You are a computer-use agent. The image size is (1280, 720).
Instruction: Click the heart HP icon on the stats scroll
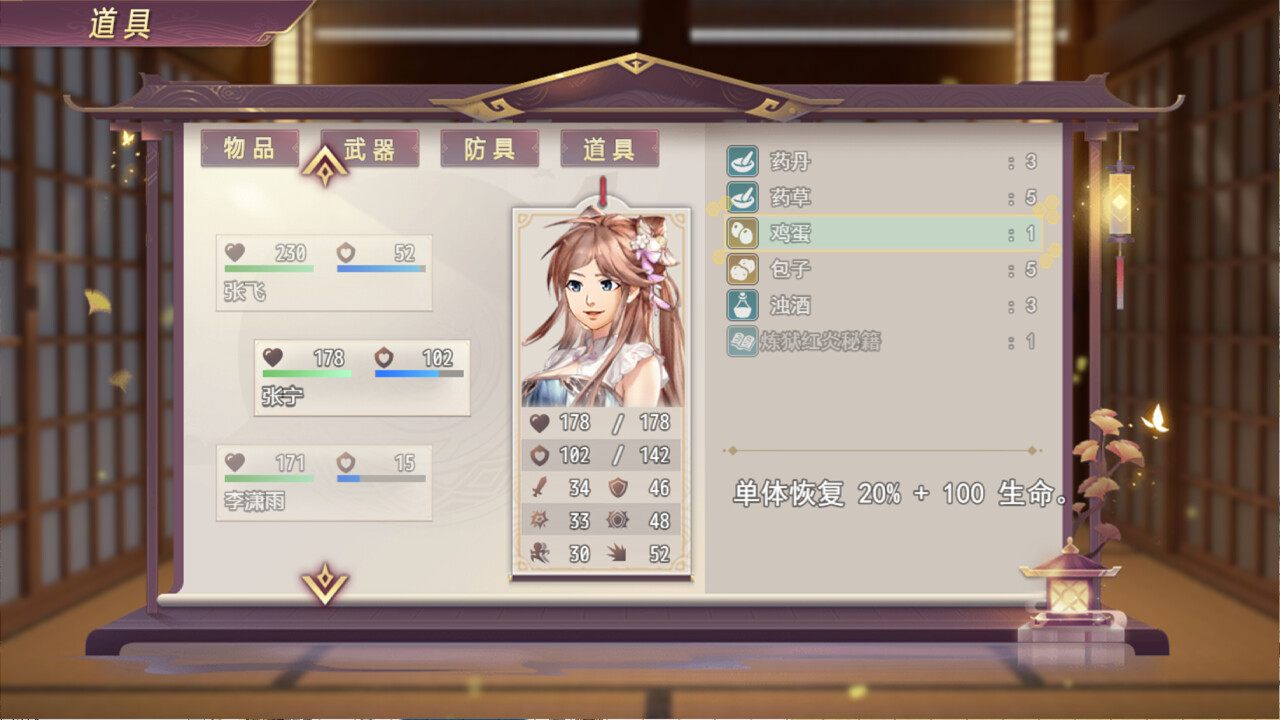(x=538, y=423)
